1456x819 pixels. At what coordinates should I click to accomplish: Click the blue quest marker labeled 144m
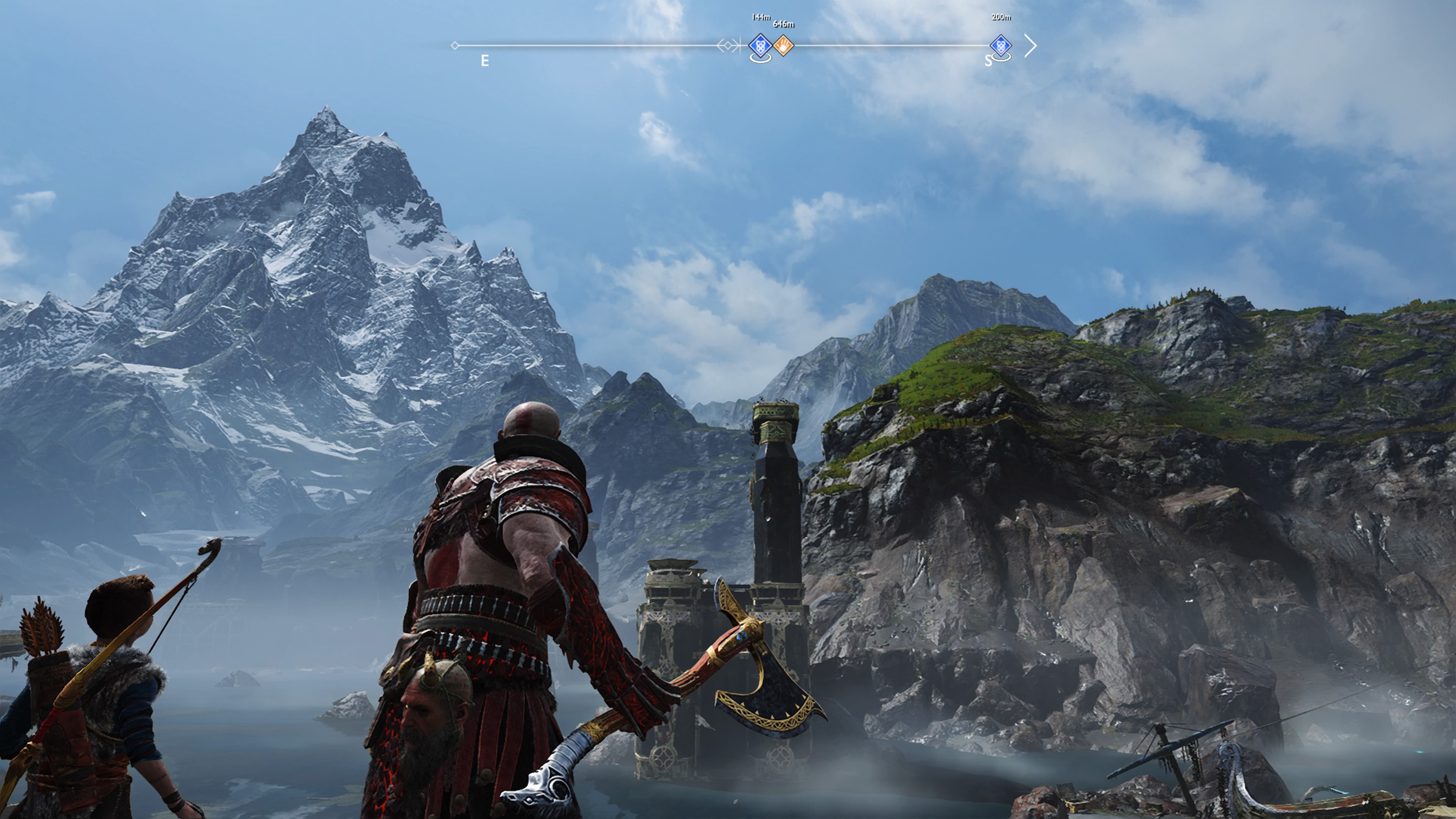(760, 45)
